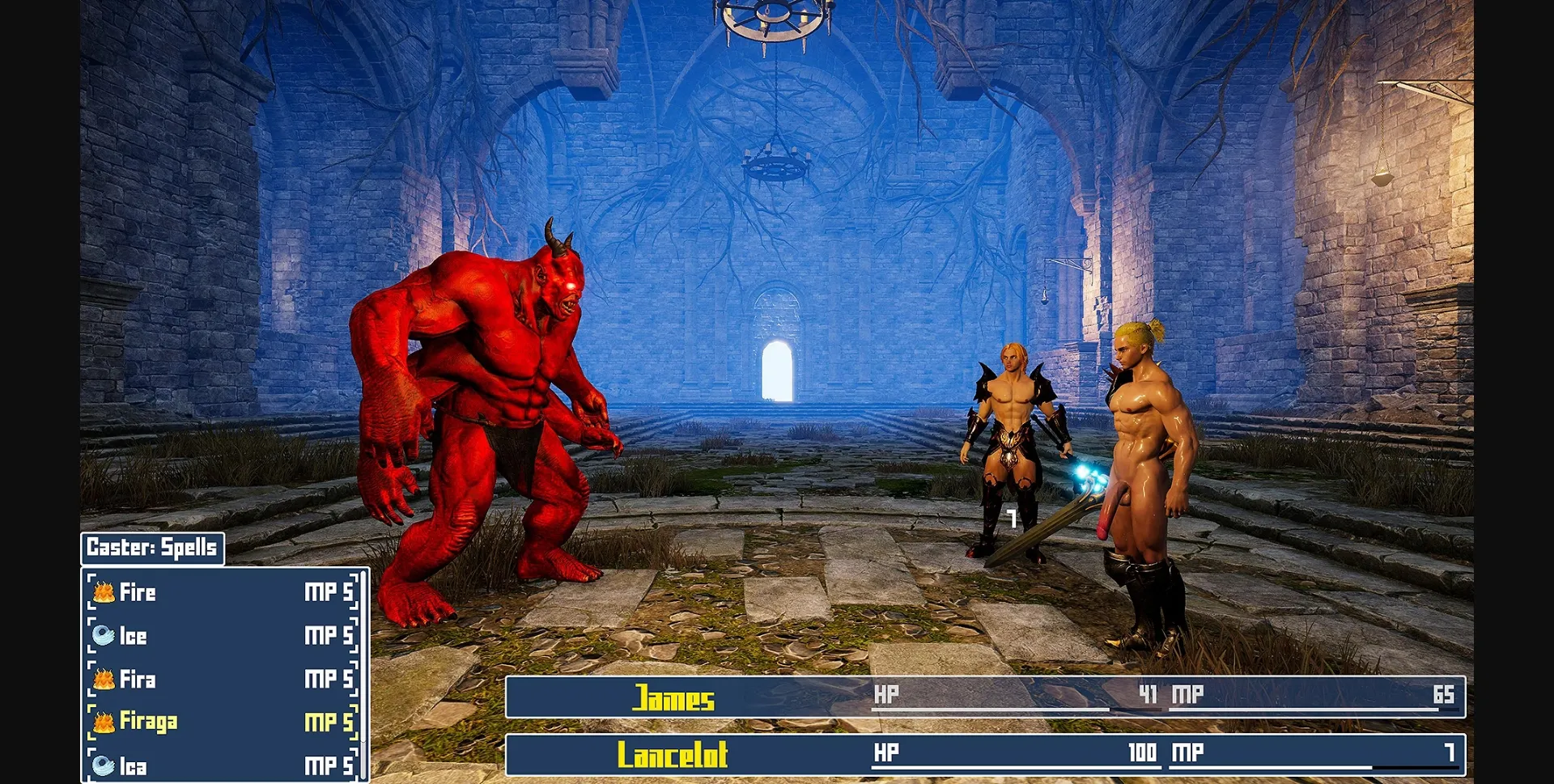Click the ice icon next to Ica
Image resolution: width=1554 pixels, height=784 pixels.
coord(105,765)
